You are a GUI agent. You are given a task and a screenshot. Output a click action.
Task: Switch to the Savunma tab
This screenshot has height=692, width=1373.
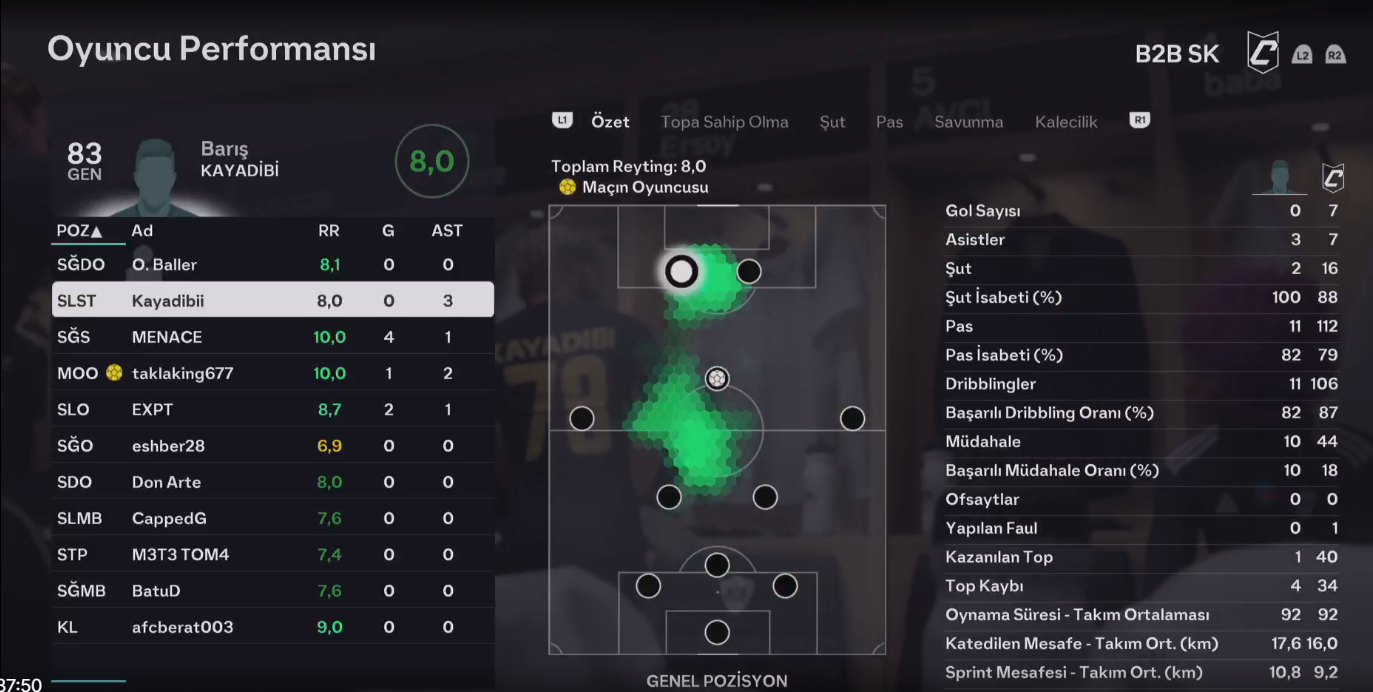click(968, 122)
